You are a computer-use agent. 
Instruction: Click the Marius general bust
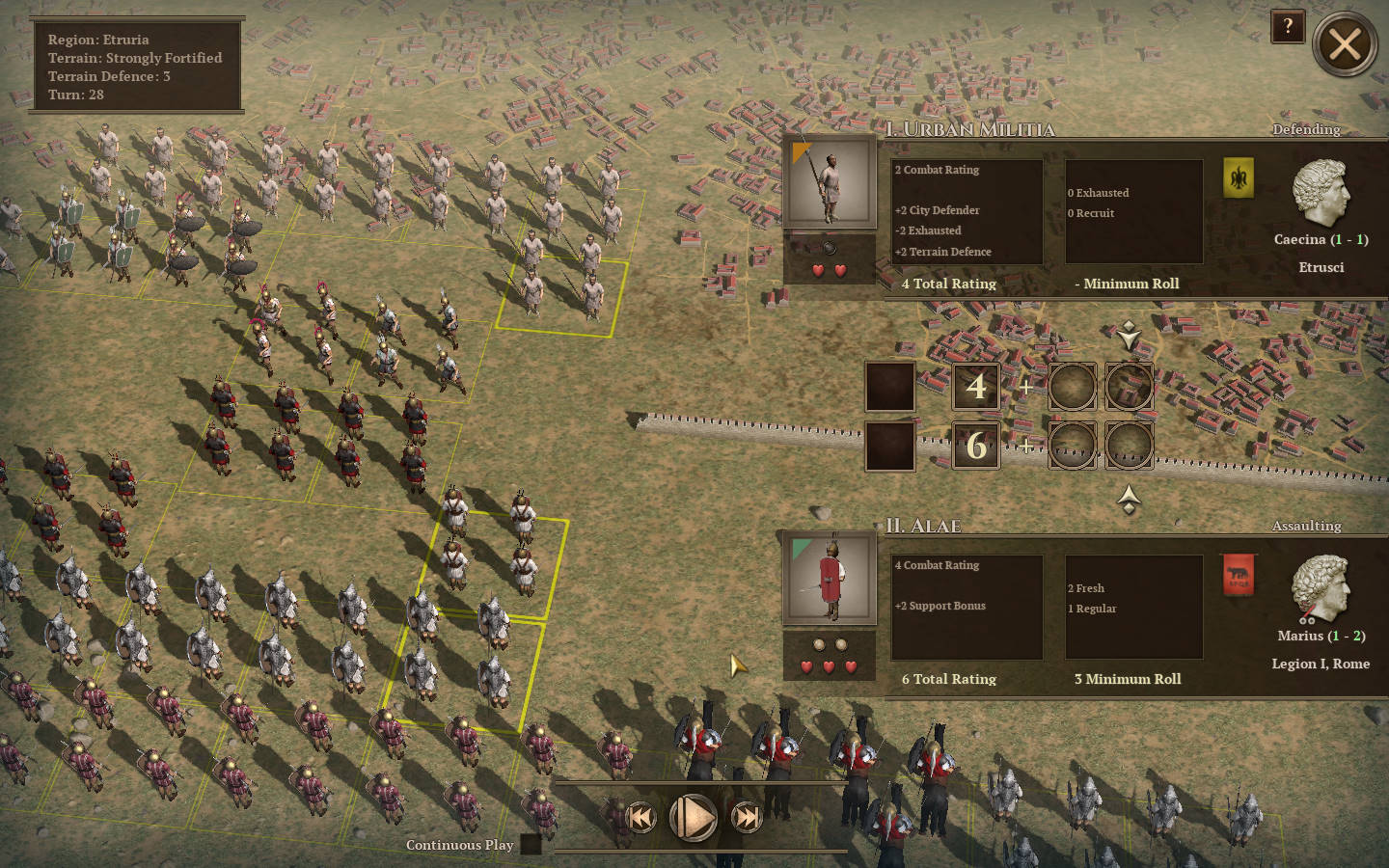point(1320,588)
